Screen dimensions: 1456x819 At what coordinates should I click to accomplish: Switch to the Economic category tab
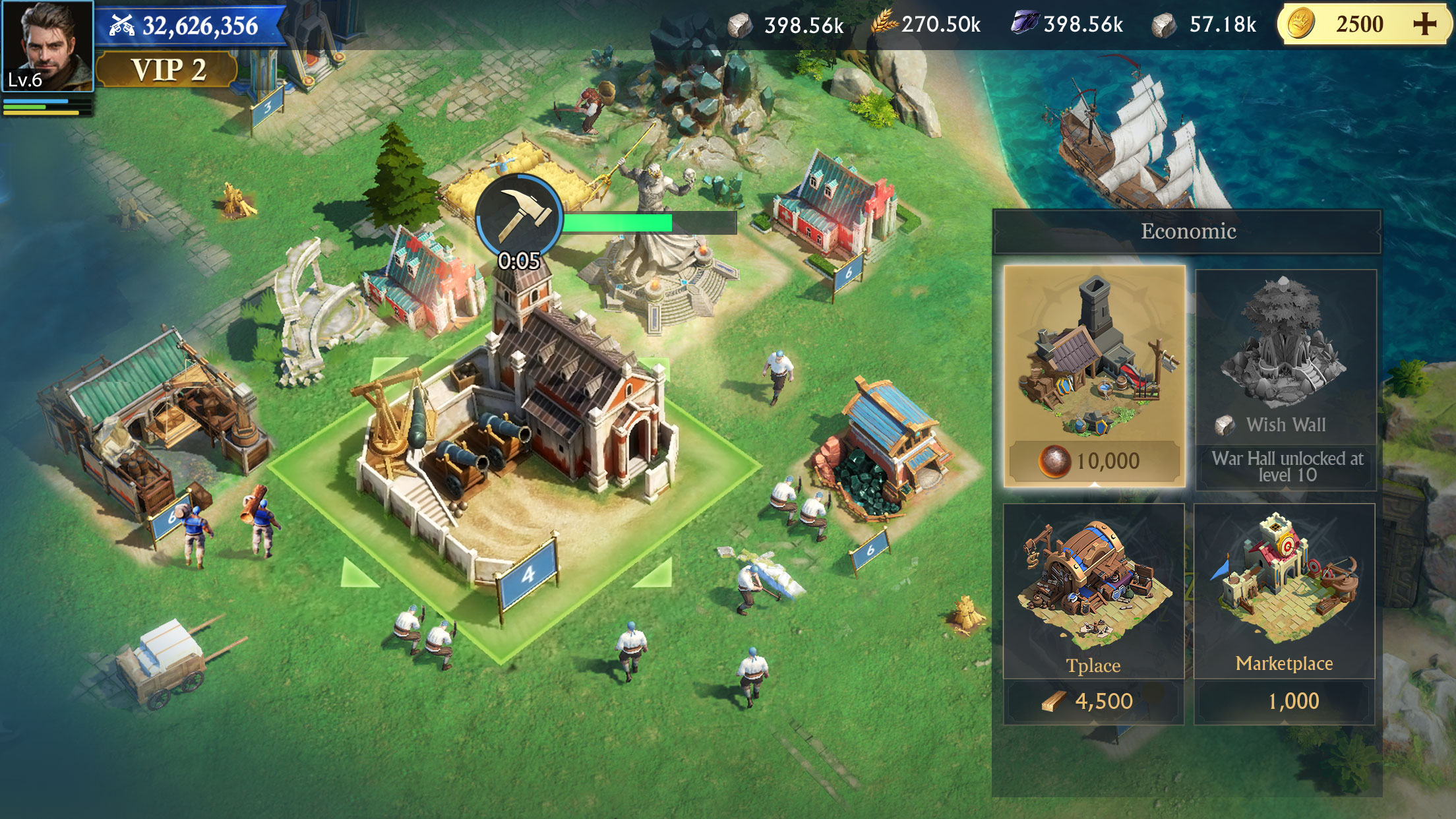[1190, 232]
